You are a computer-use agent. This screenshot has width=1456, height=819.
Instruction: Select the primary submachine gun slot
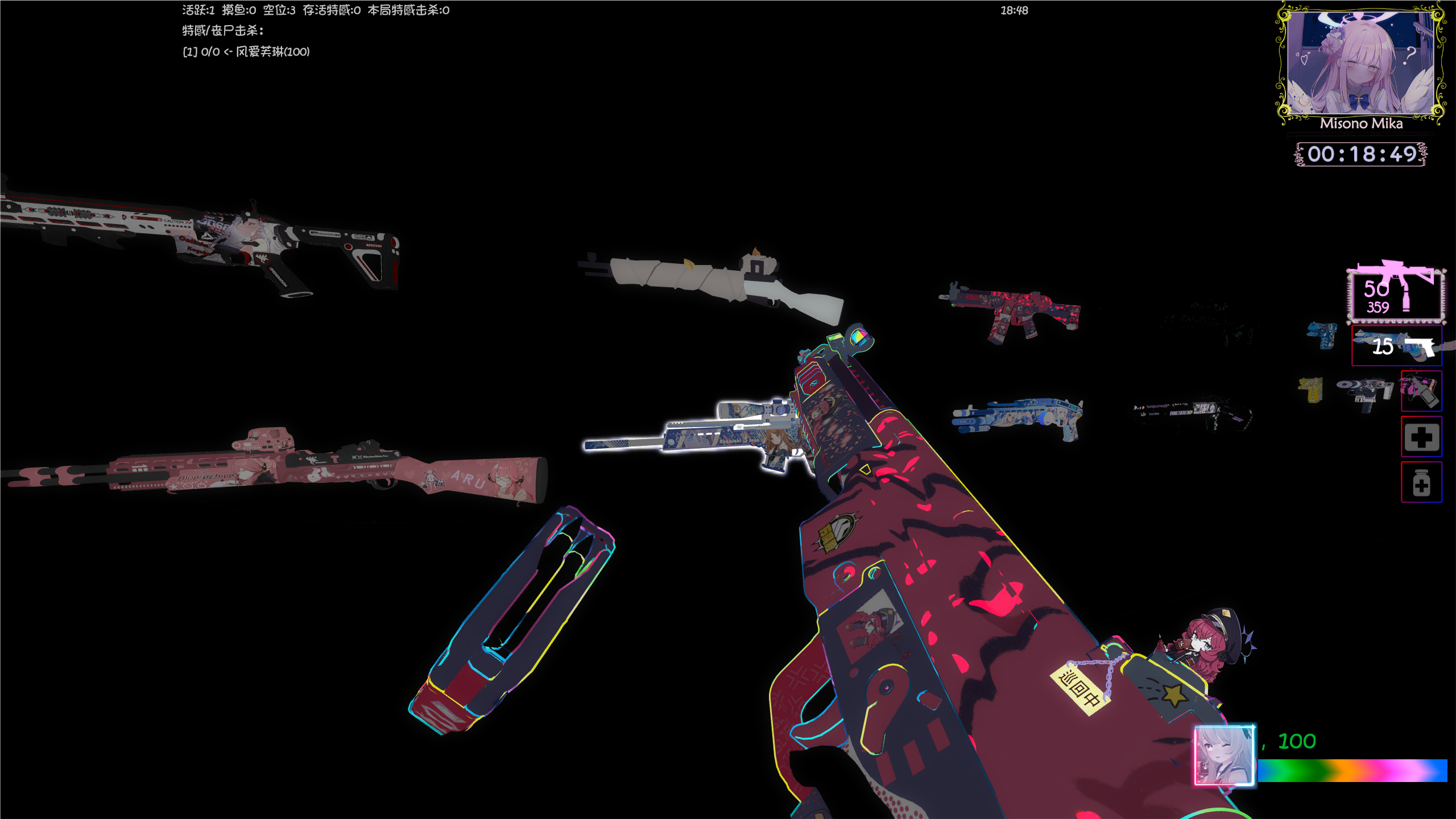click(1395, 295)
